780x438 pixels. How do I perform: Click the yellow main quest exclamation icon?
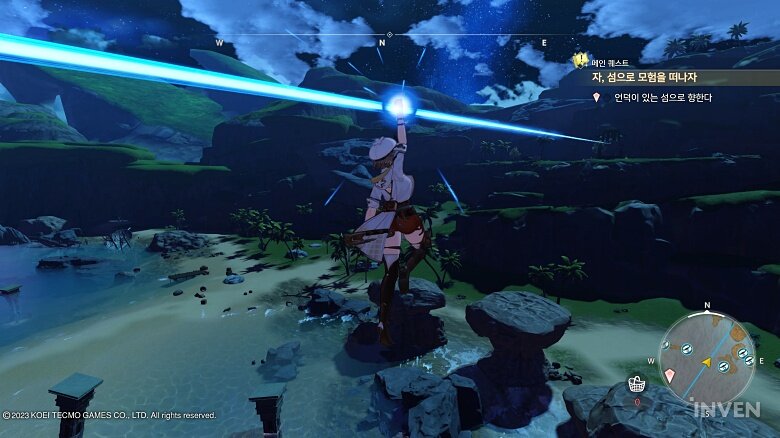tap(579, 60)
